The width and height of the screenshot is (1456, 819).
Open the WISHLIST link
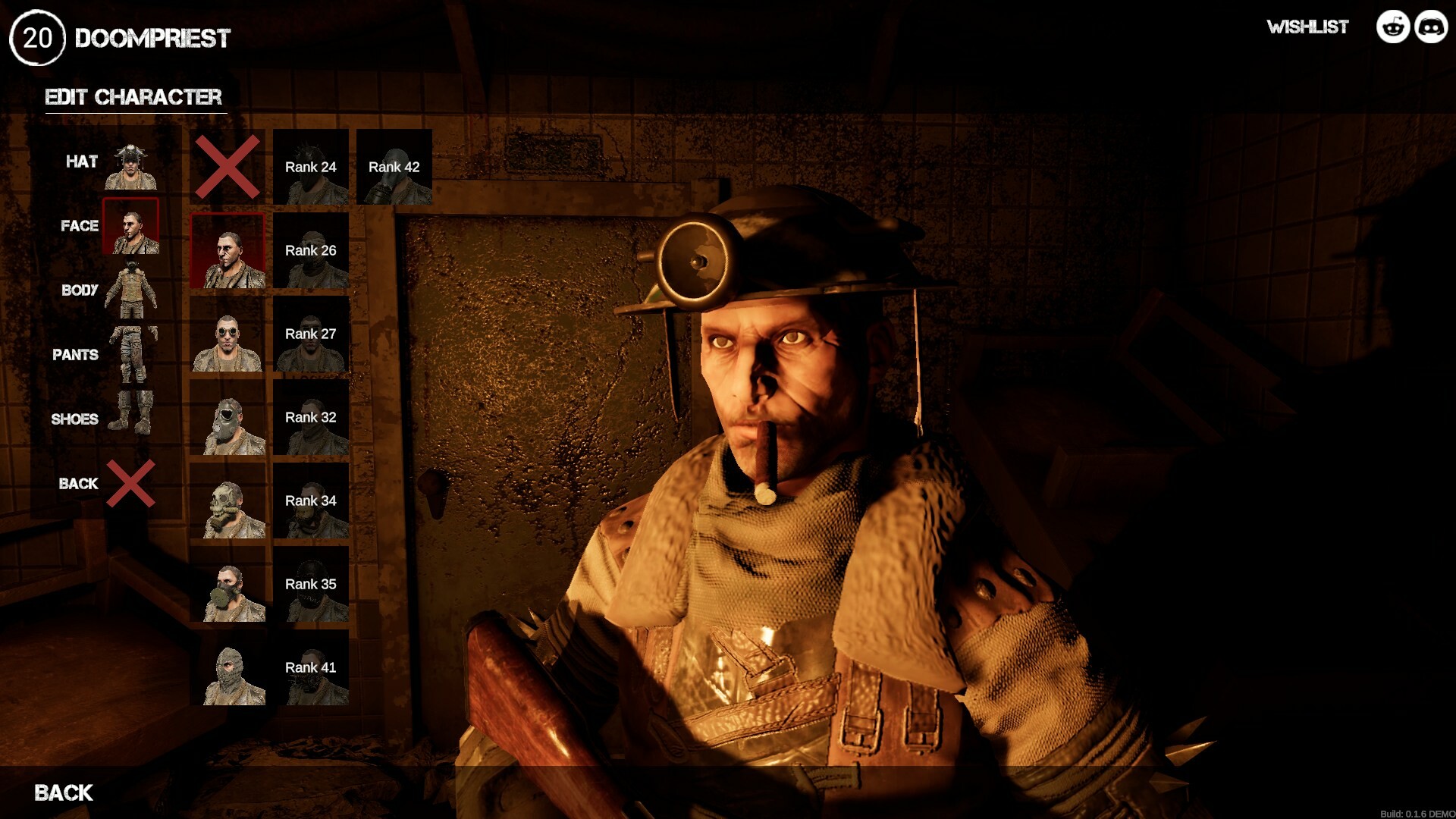(x=1307, y=27)
